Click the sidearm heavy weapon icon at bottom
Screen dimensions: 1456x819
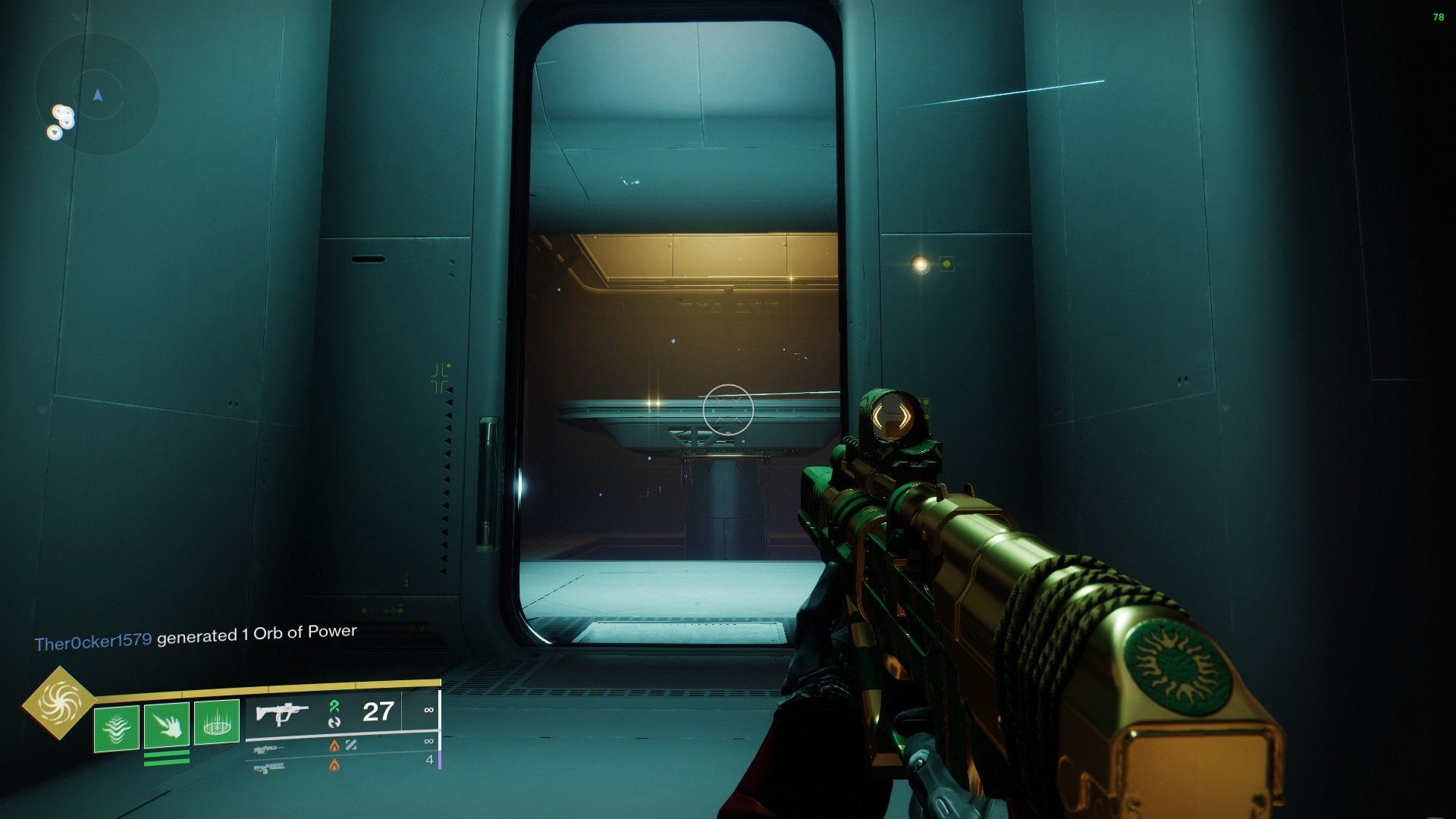coord(271,767)
